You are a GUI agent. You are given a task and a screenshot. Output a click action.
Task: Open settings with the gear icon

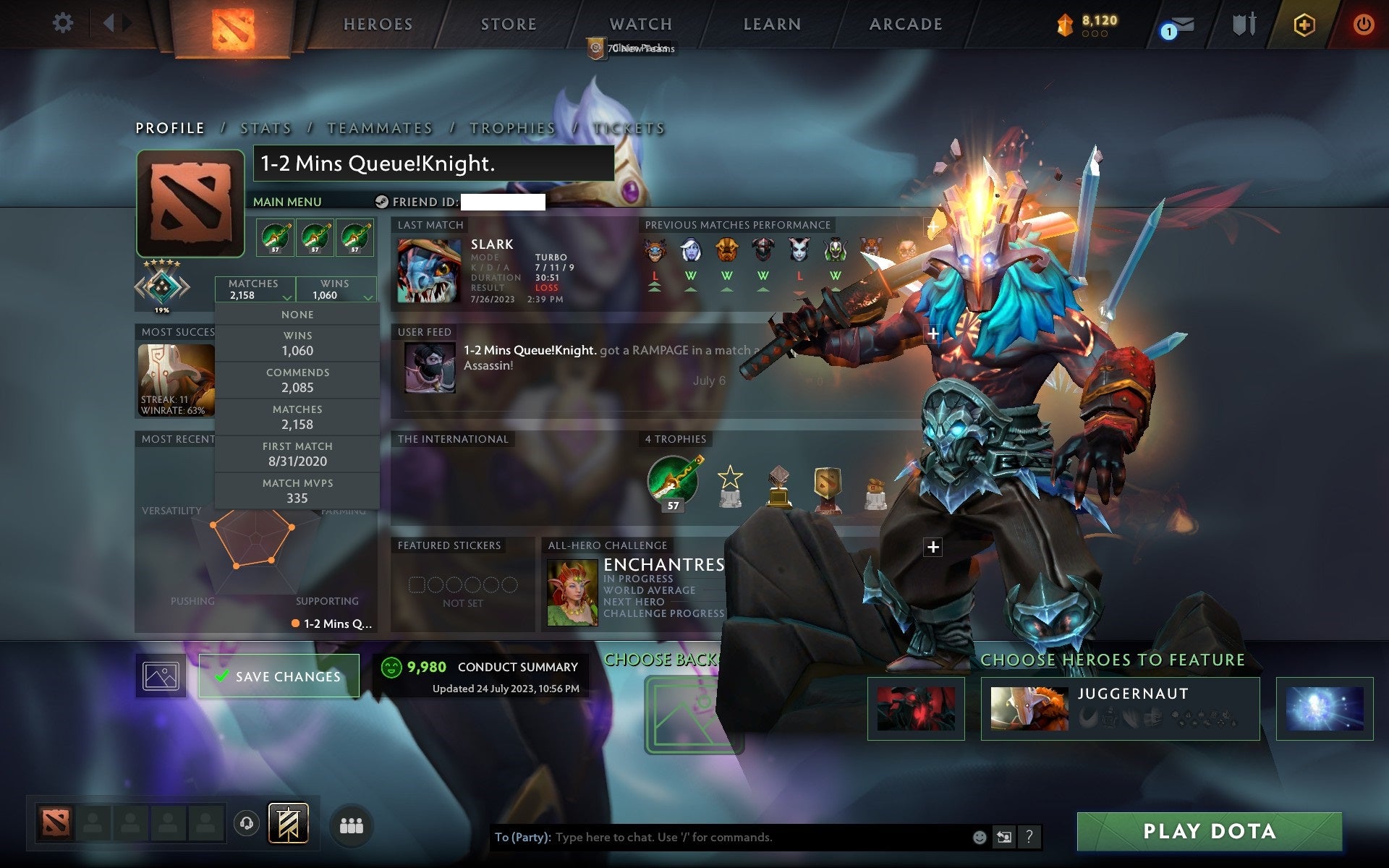tap(64, 23)
